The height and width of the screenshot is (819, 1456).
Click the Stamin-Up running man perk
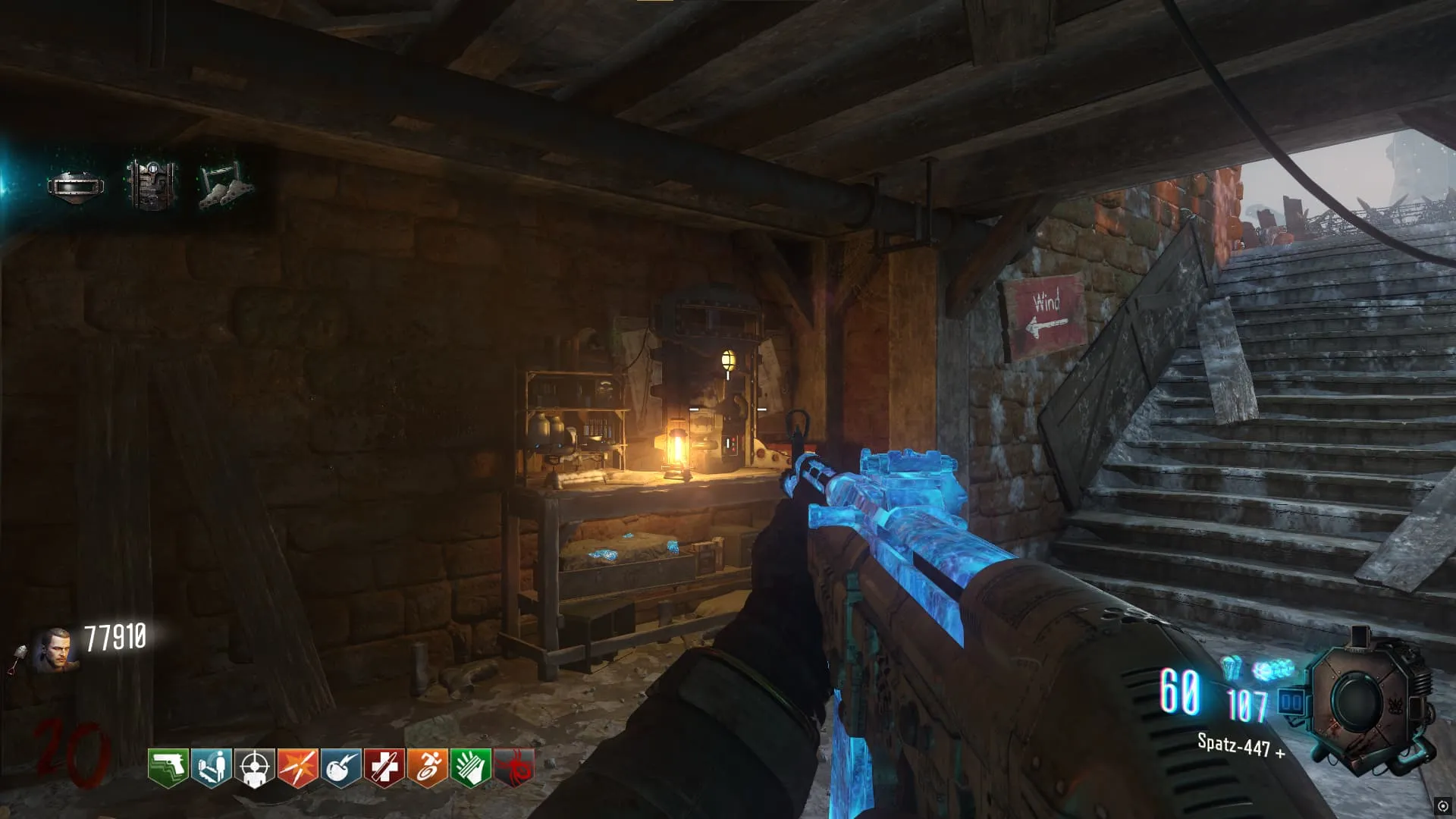coord(428,767)
